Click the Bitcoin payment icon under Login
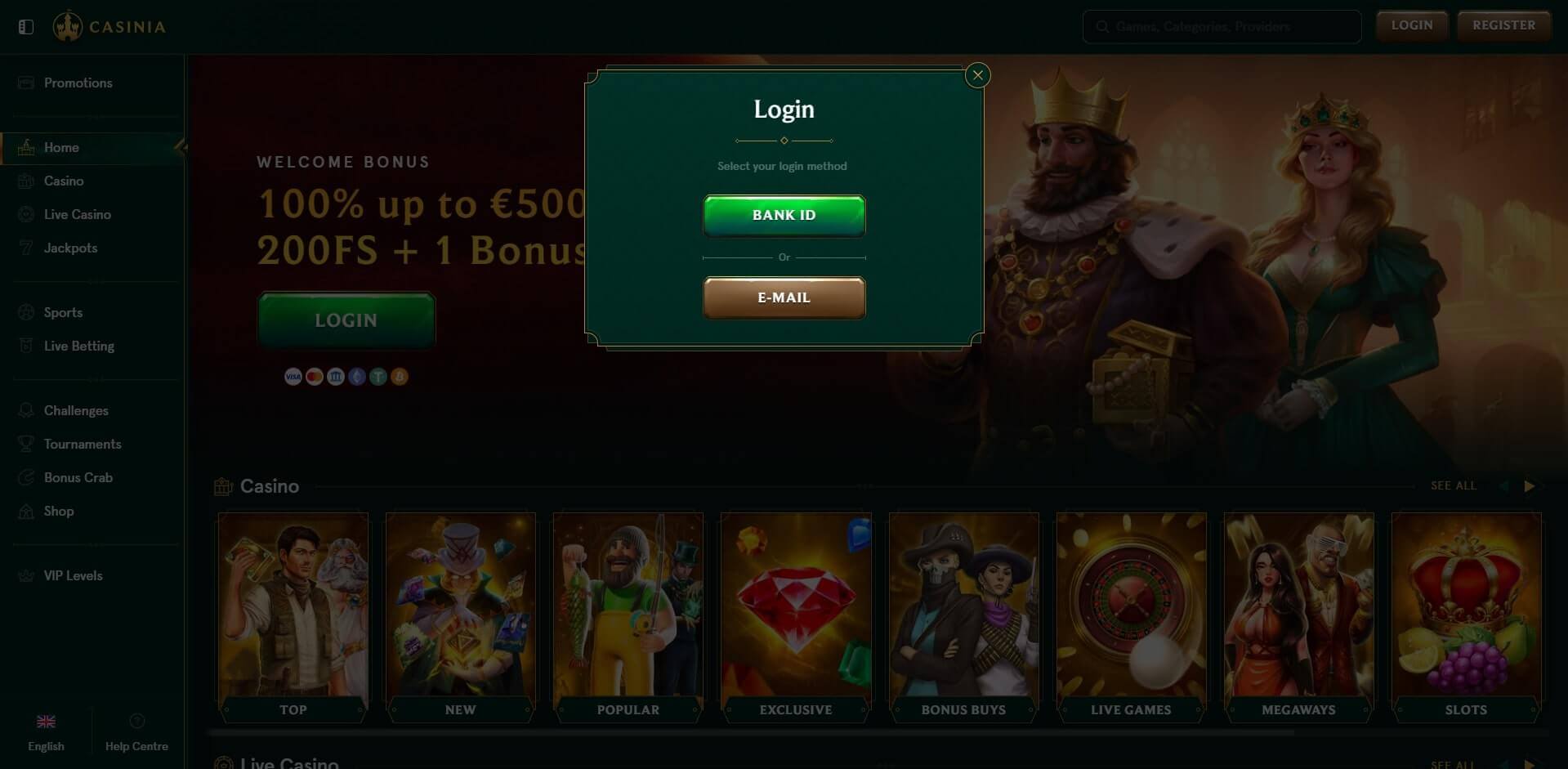The height and width of the screenshot is (769, 1568). (x=399, y=376)
